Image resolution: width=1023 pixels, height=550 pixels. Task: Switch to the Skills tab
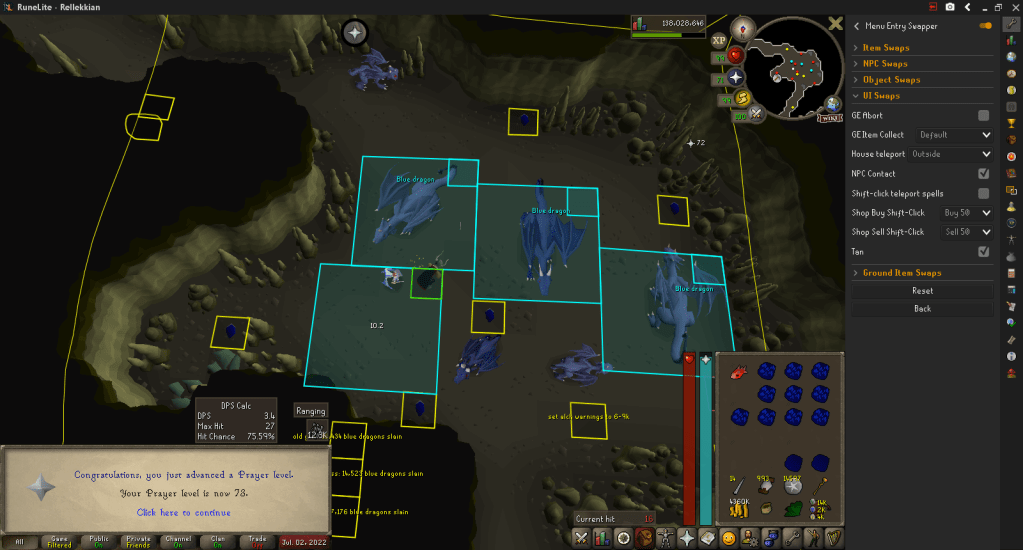(603, 538)
